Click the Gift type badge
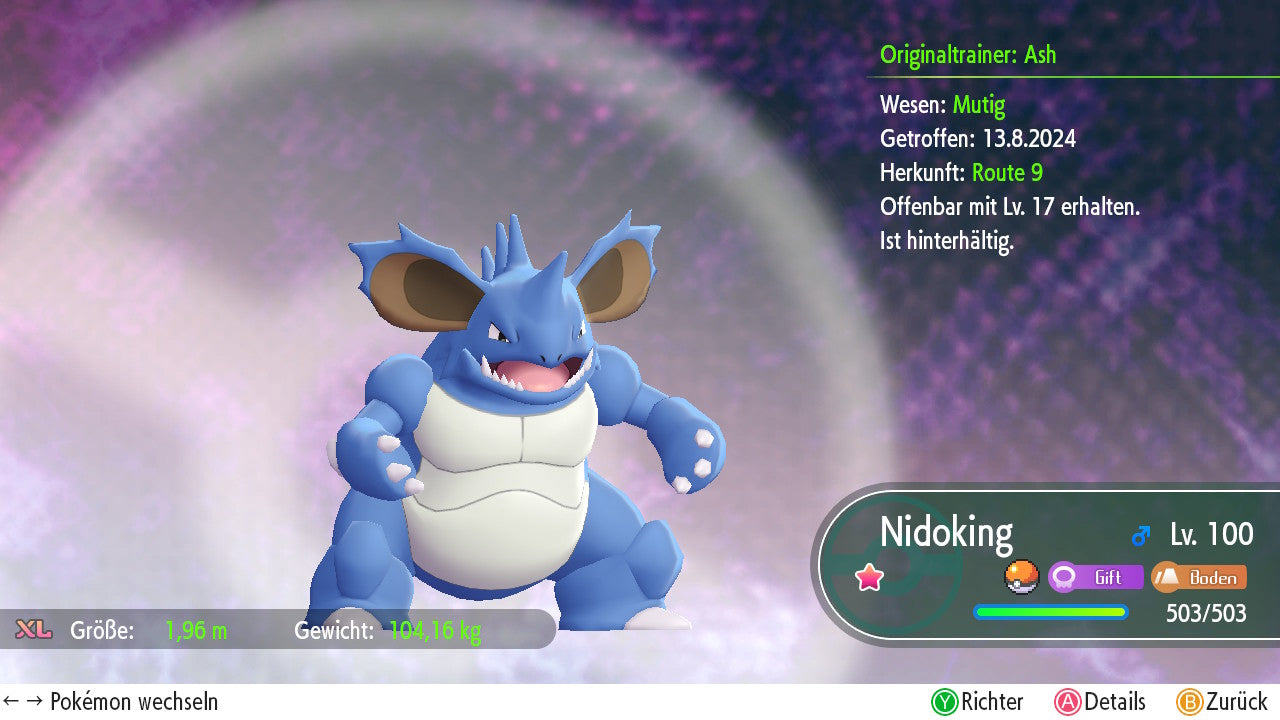Screen dimensions: 1280x720 (x=1095, y=577)
